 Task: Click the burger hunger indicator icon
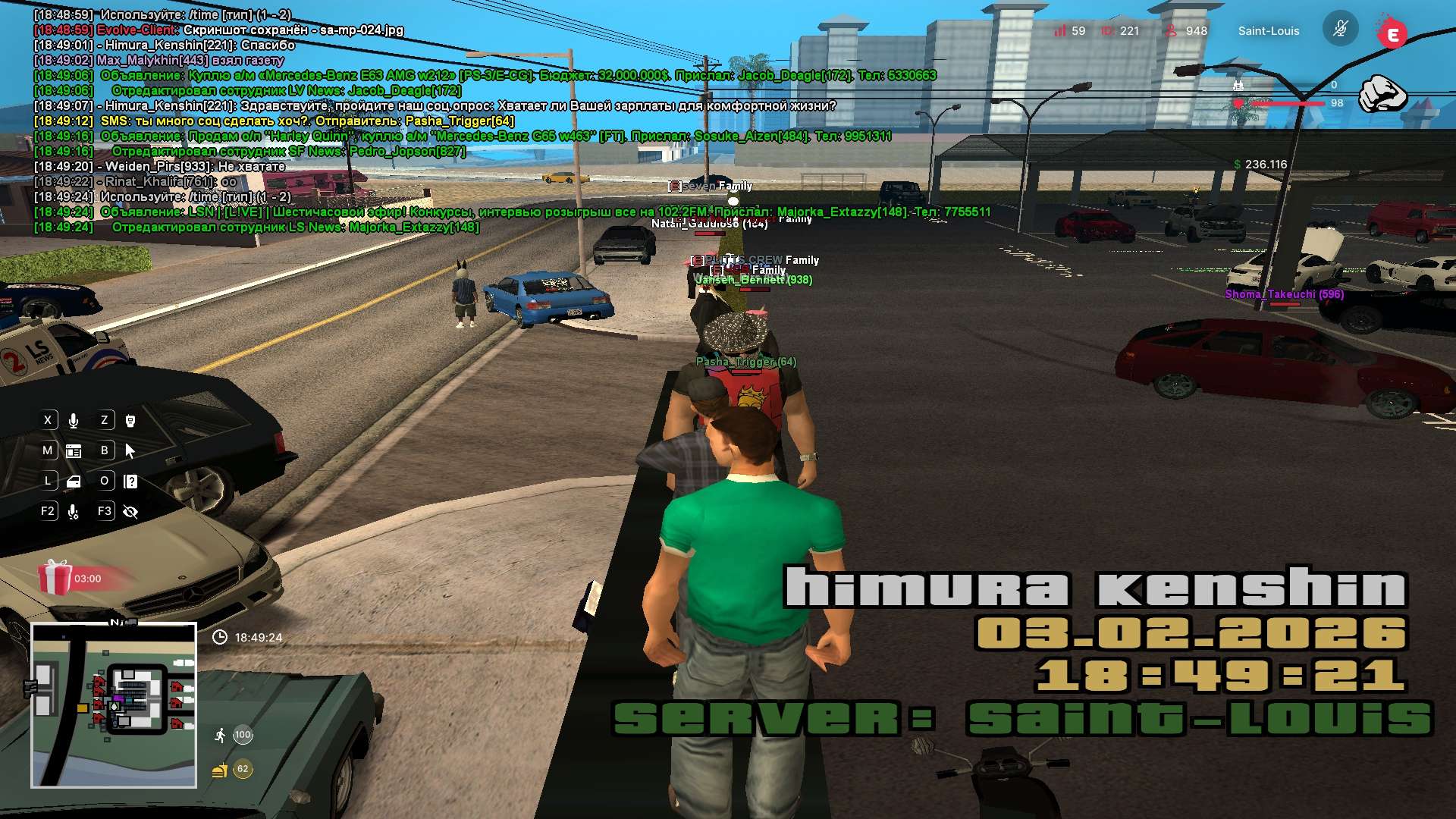point(220,770)
